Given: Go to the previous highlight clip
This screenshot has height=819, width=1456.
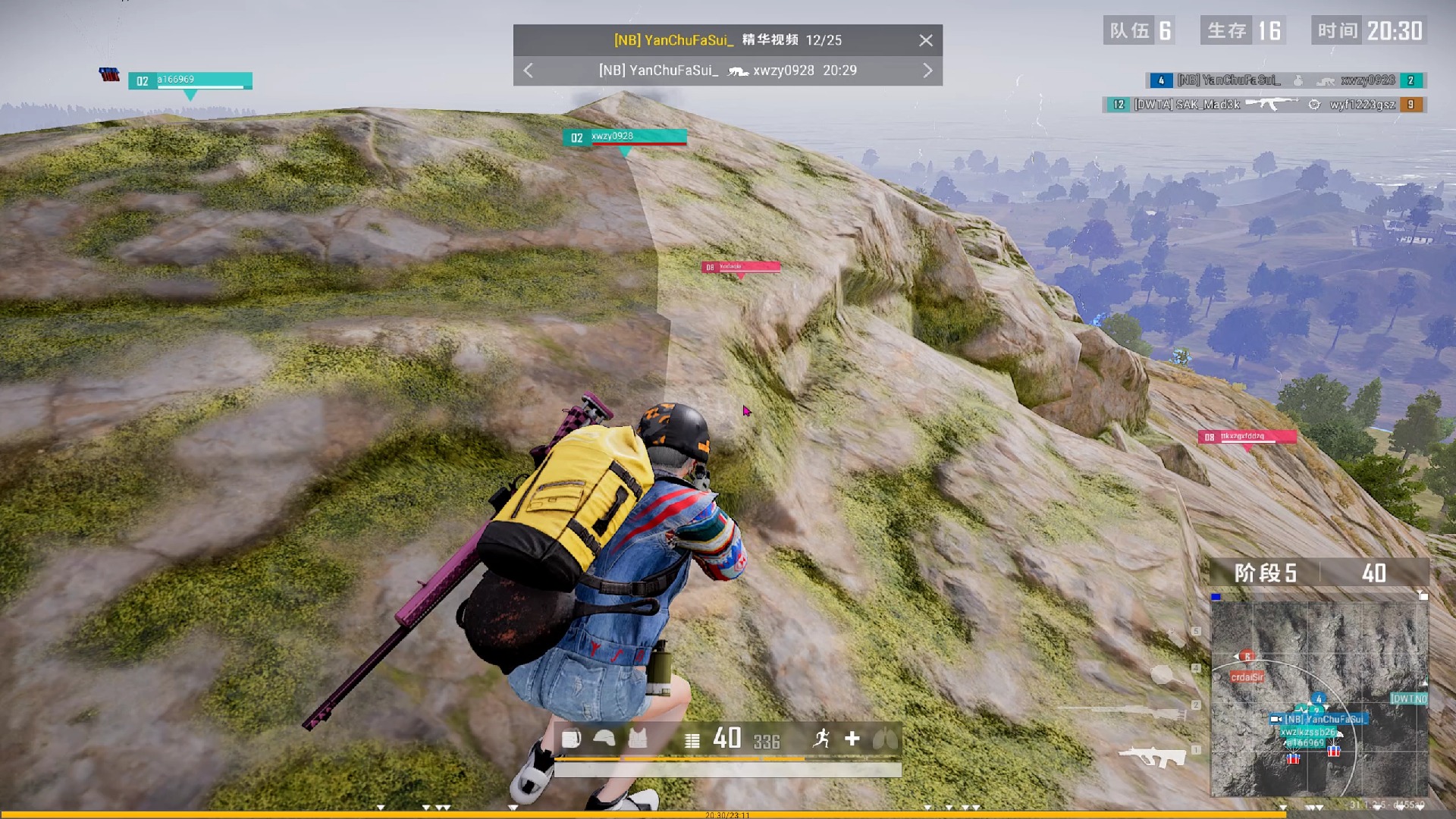Looking at the screenshot, I should [529, 71].
